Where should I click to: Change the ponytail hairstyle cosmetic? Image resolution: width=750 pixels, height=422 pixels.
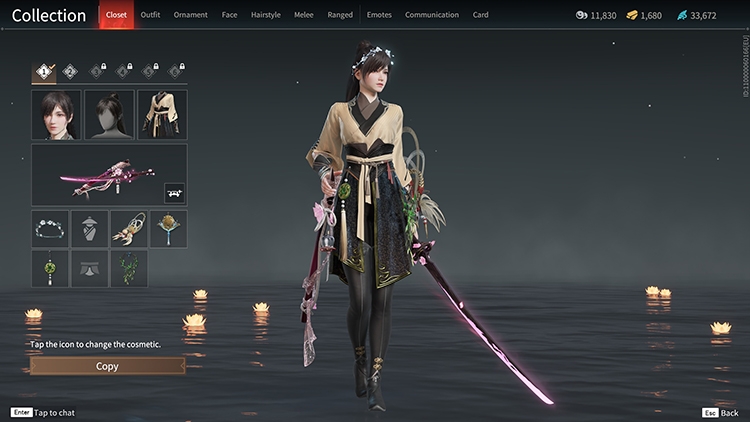point(109,114)
